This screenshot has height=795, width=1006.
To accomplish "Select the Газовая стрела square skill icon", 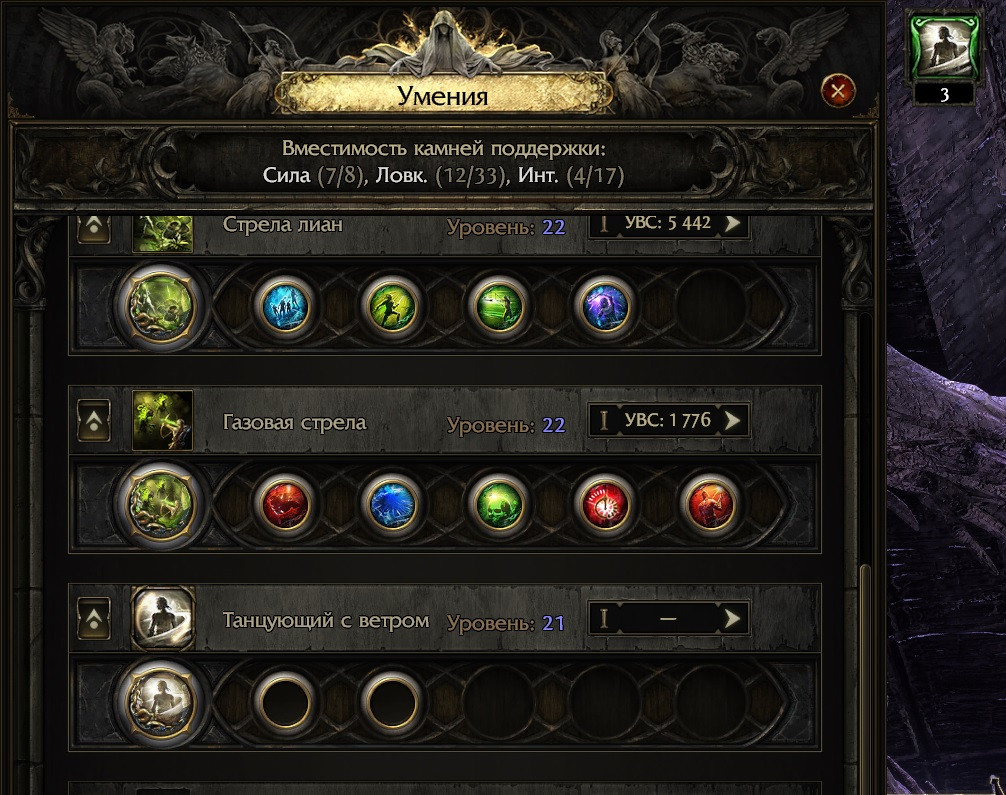I will (x=162, y=421).
